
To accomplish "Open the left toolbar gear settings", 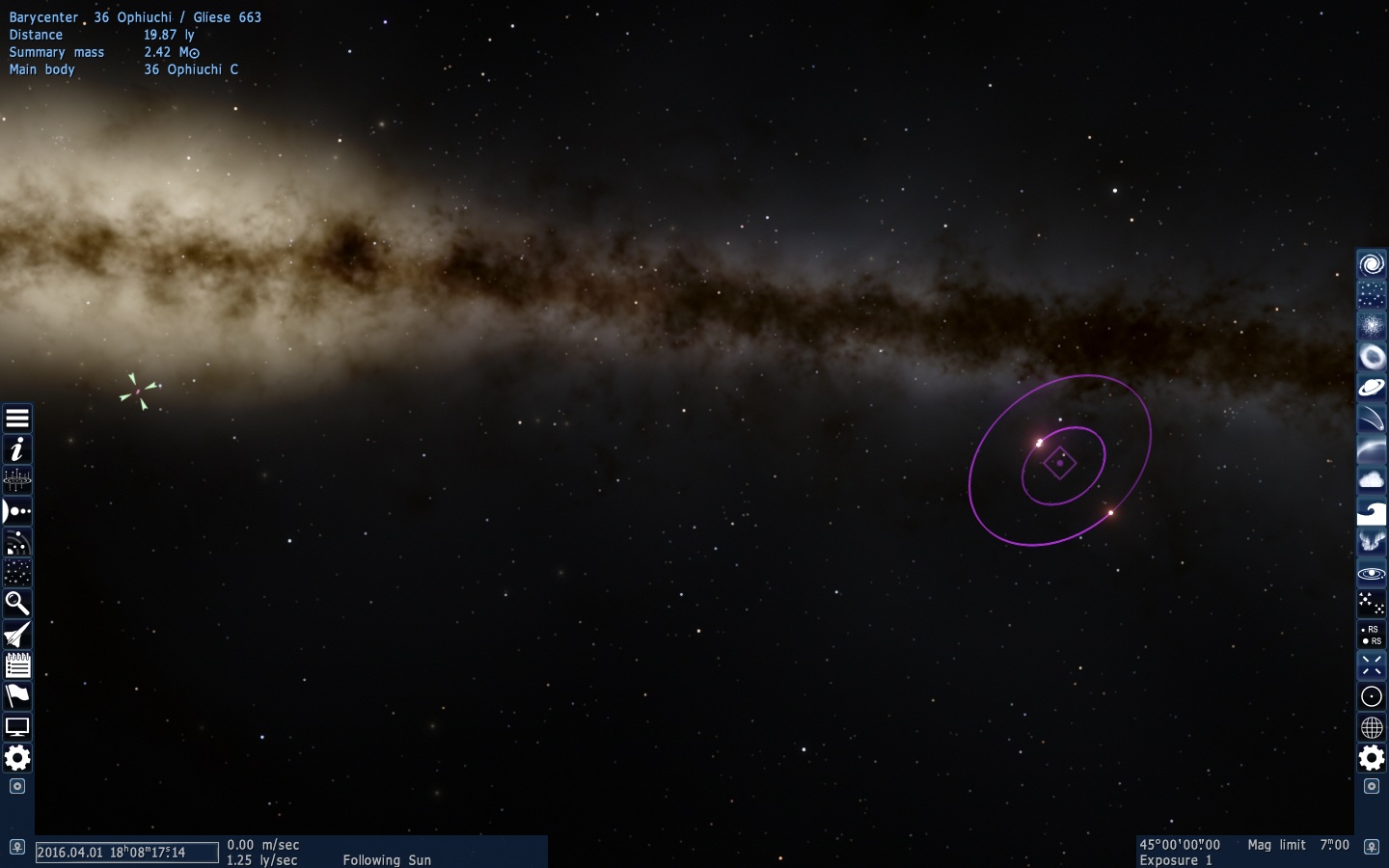I will (x=17, y=758).
